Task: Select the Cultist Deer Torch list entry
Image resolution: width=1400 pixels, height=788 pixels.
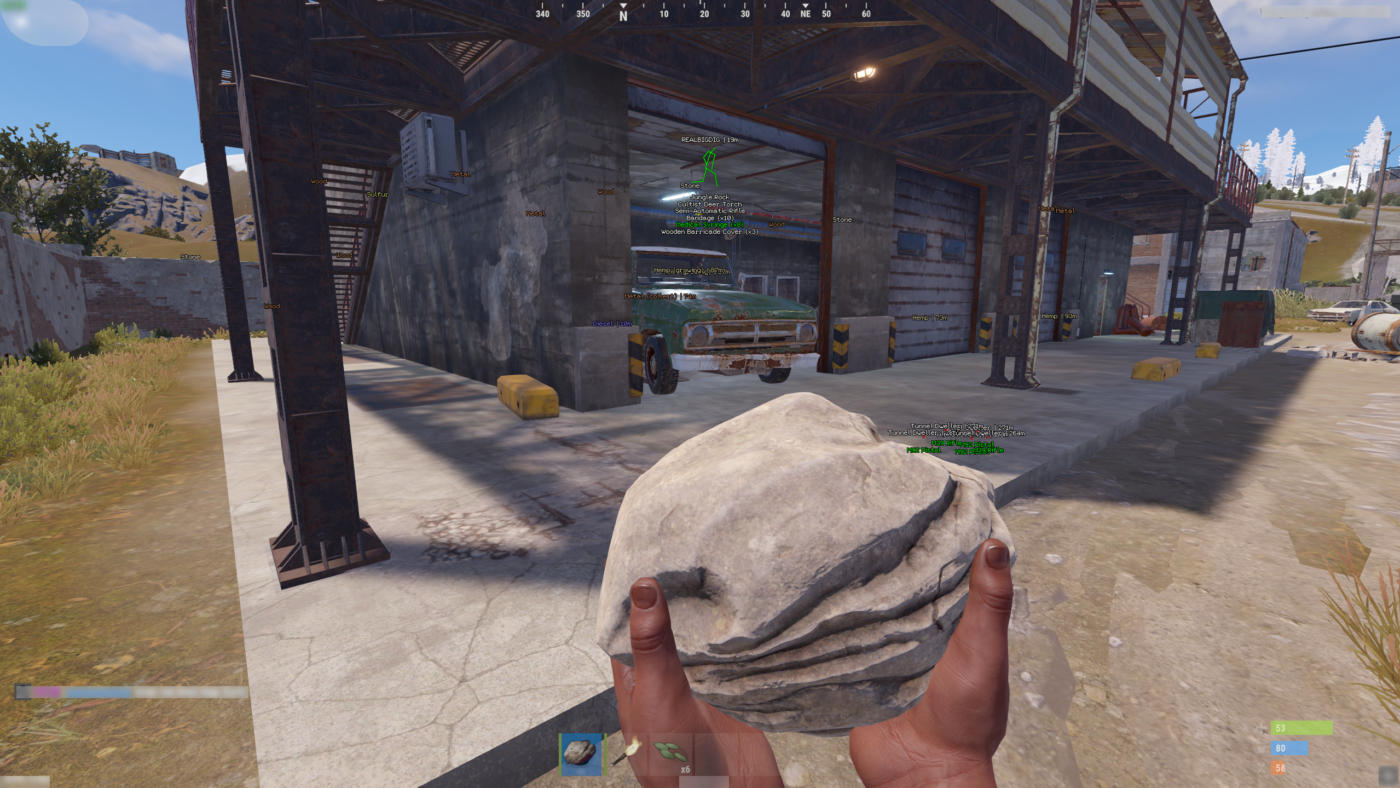Action: [x=710, y=204]
